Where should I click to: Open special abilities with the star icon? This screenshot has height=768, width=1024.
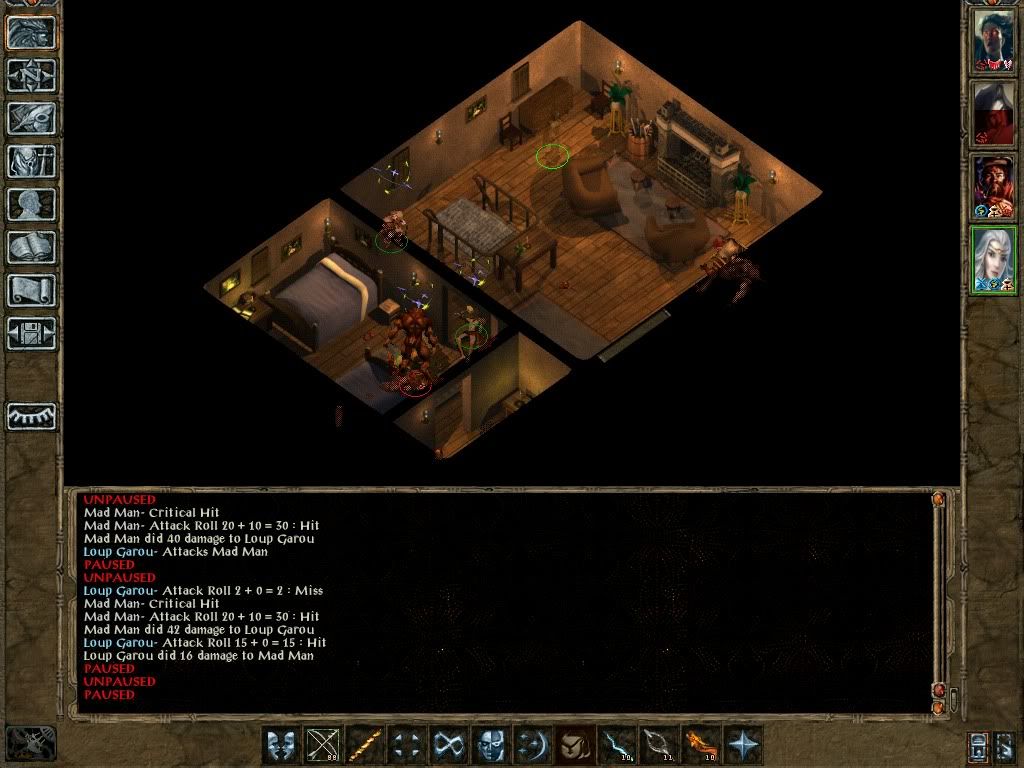[743, 745]
